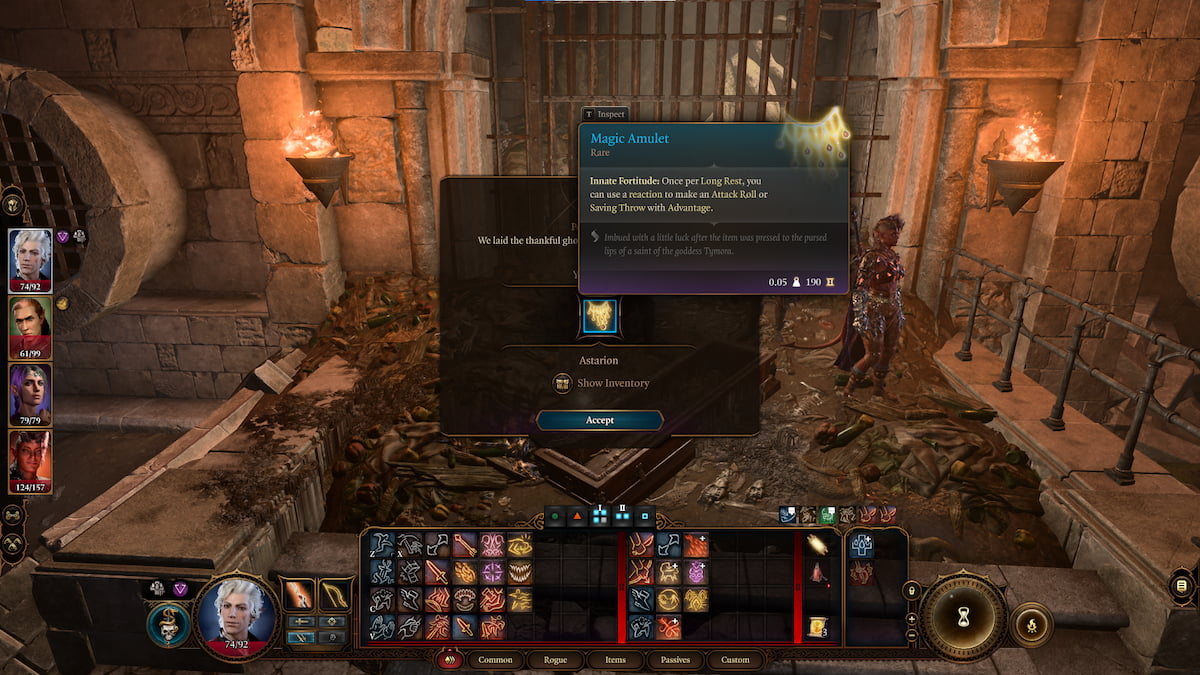Toggle the hotbar lock icon
This screenshot has width=1200, height=675.
[x=911, y=592]
